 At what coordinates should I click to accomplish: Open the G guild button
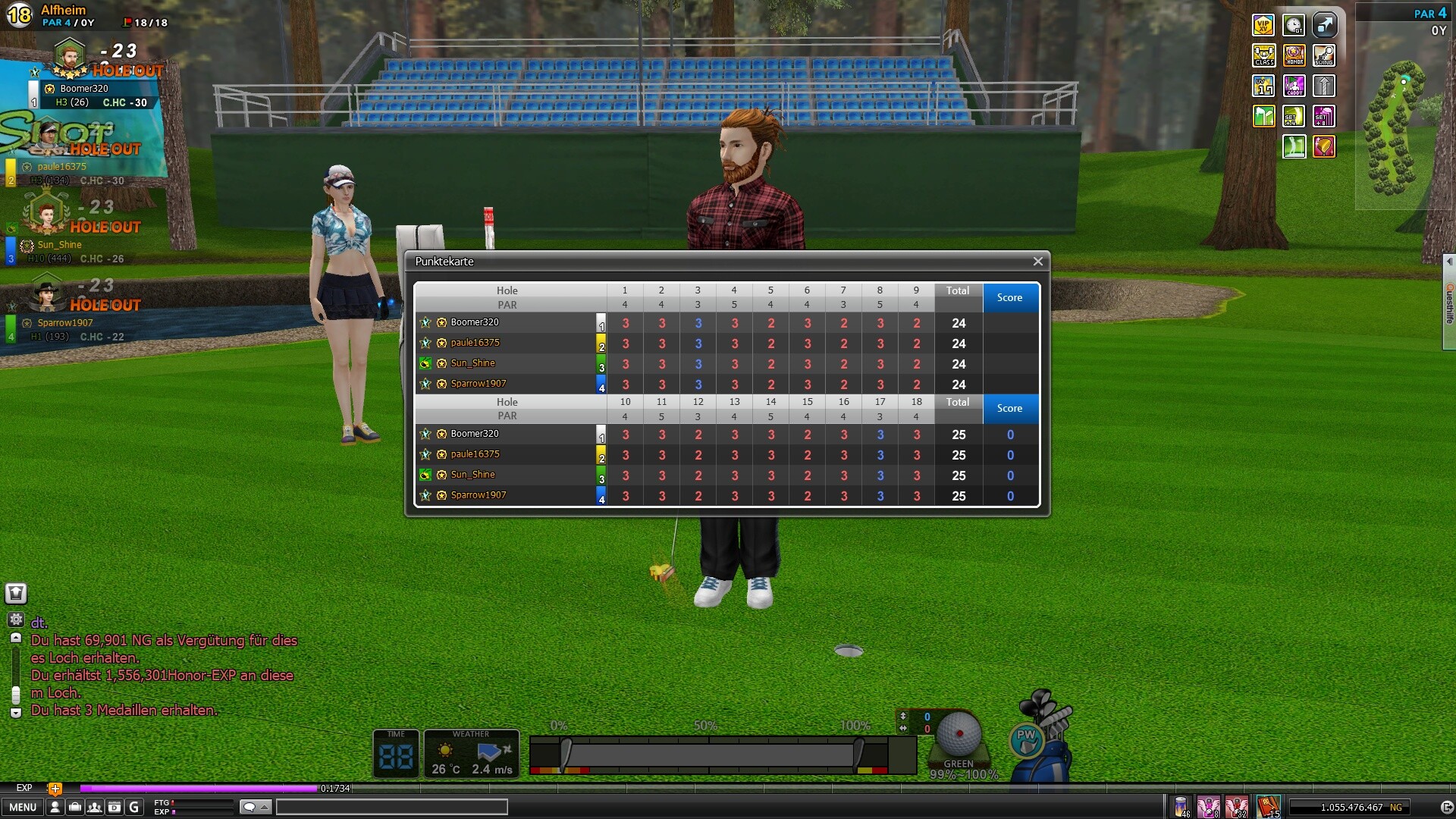pos(133,807)
